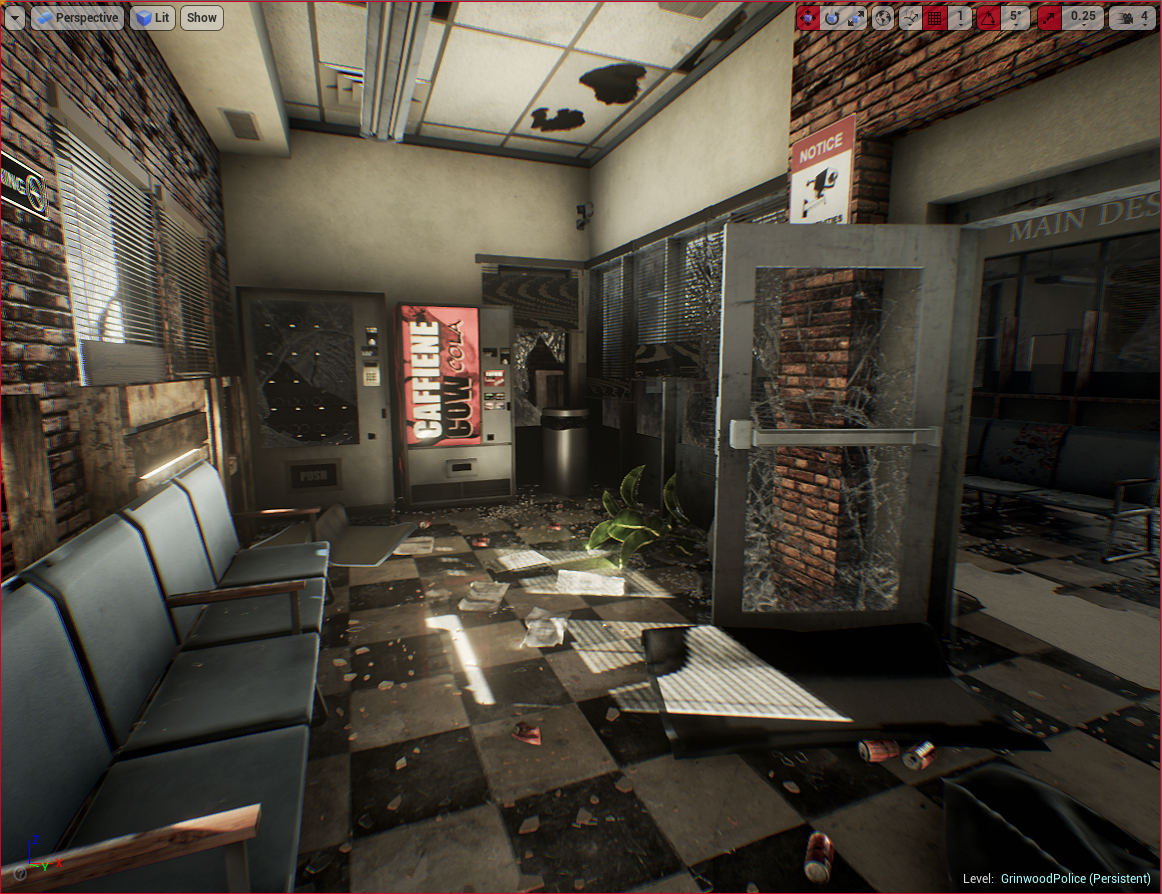The width and height of the screenshot is (1162, 894).
Task: Open the grid snap size dropdown
Action: coord(960,17)
